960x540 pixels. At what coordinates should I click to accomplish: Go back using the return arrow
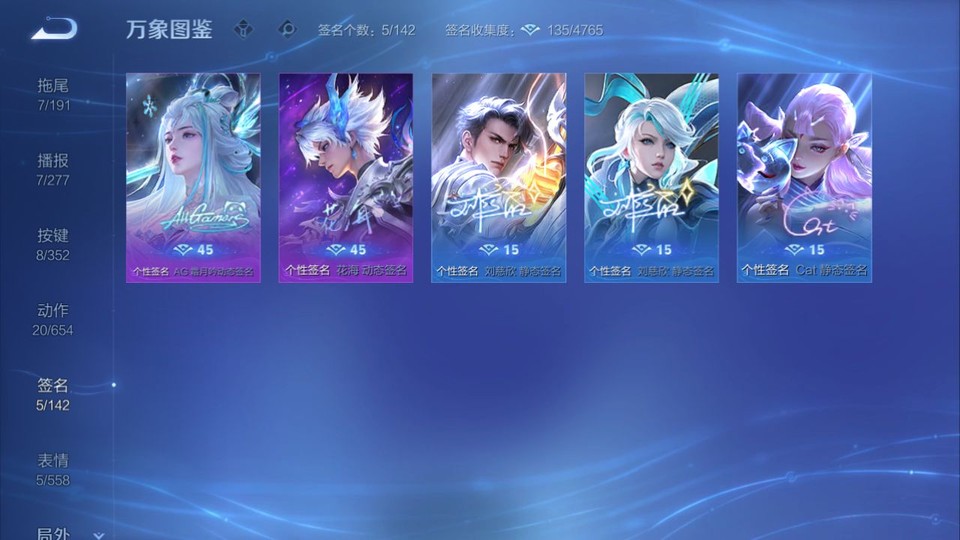54,29
